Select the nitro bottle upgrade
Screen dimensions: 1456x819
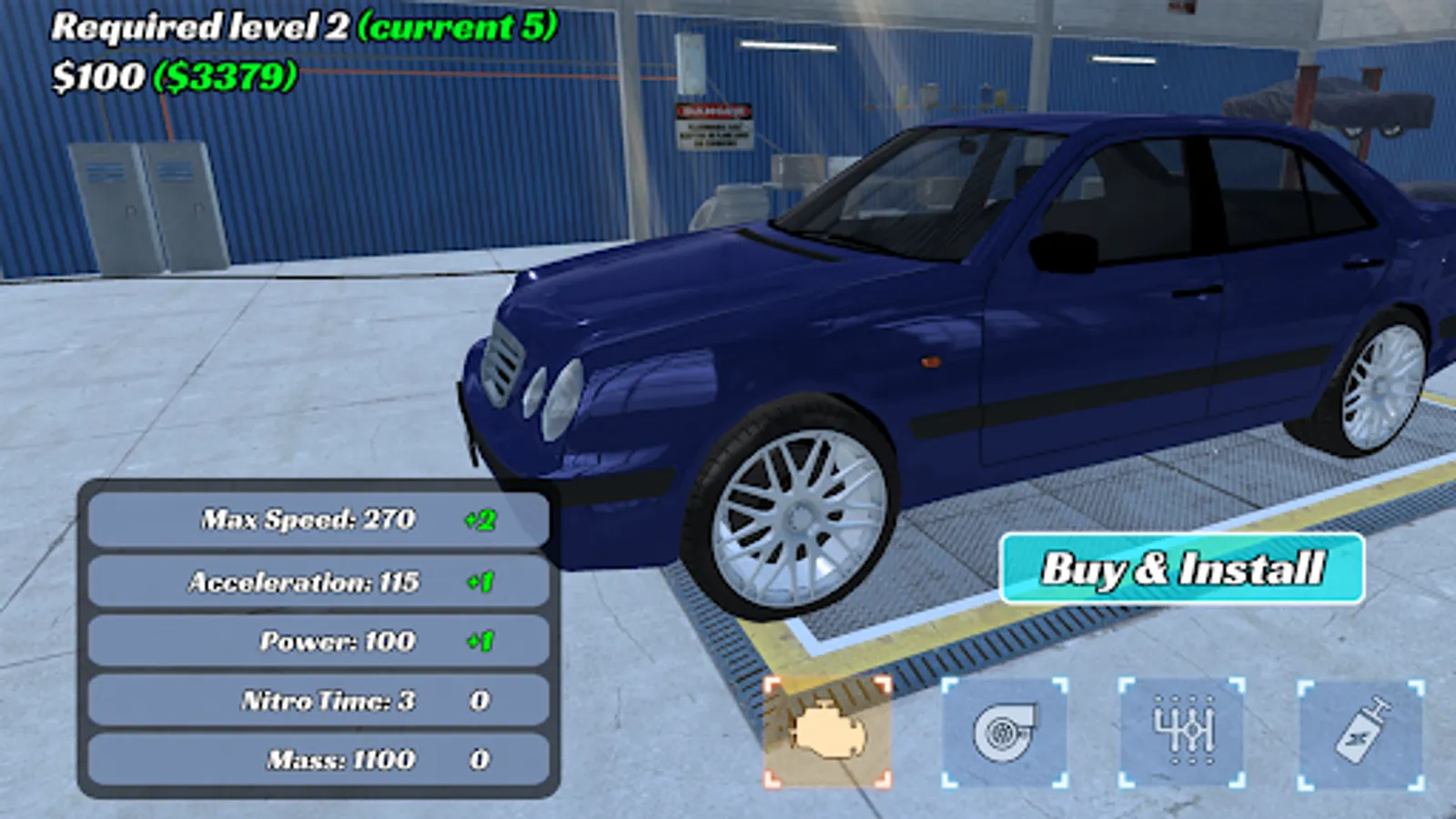1360,732
